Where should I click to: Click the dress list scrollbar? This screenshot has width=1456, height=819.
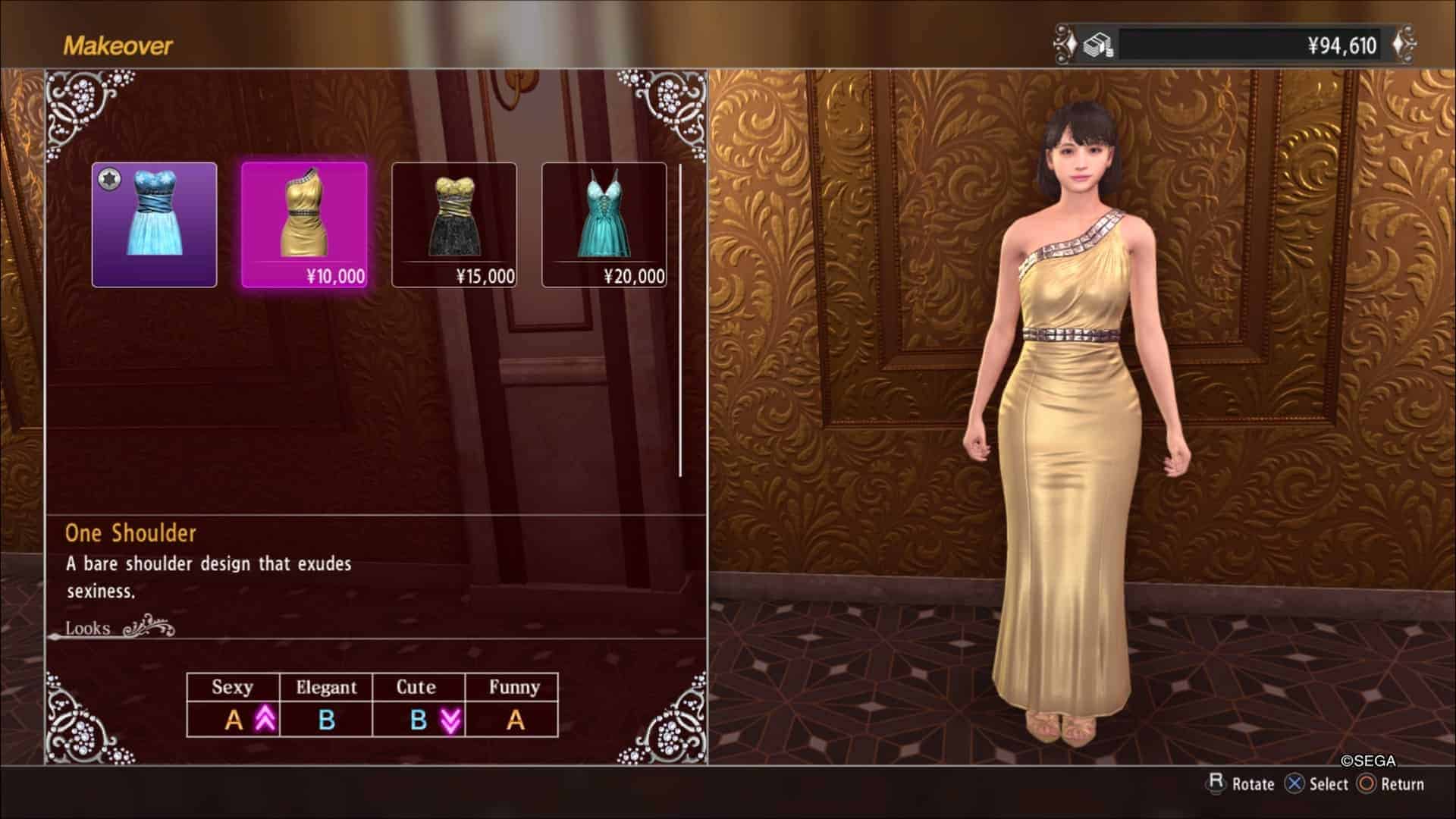click(x=680, y=318)
